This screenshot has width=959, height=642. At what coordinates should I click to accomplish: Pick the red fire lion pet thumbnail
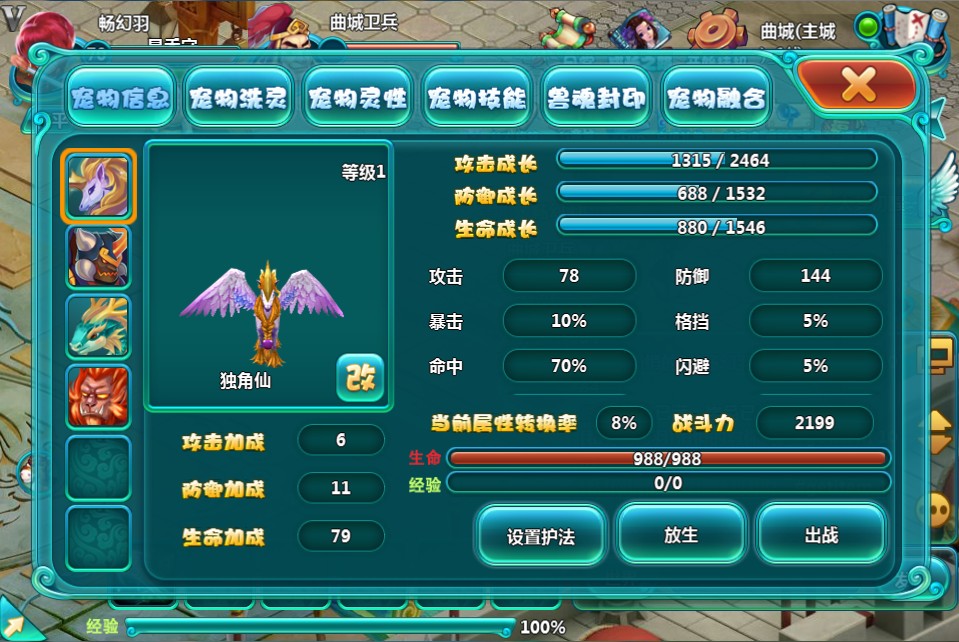[x=98, y=397]
